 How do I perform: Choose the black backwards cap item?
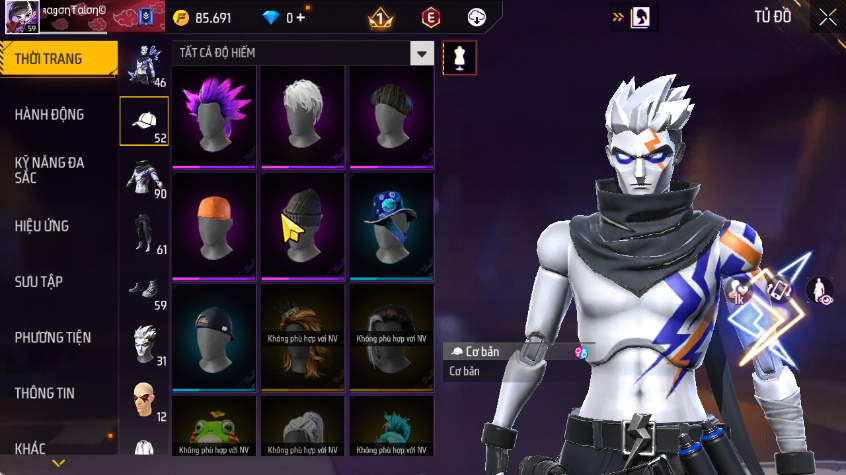pos(215,333)
